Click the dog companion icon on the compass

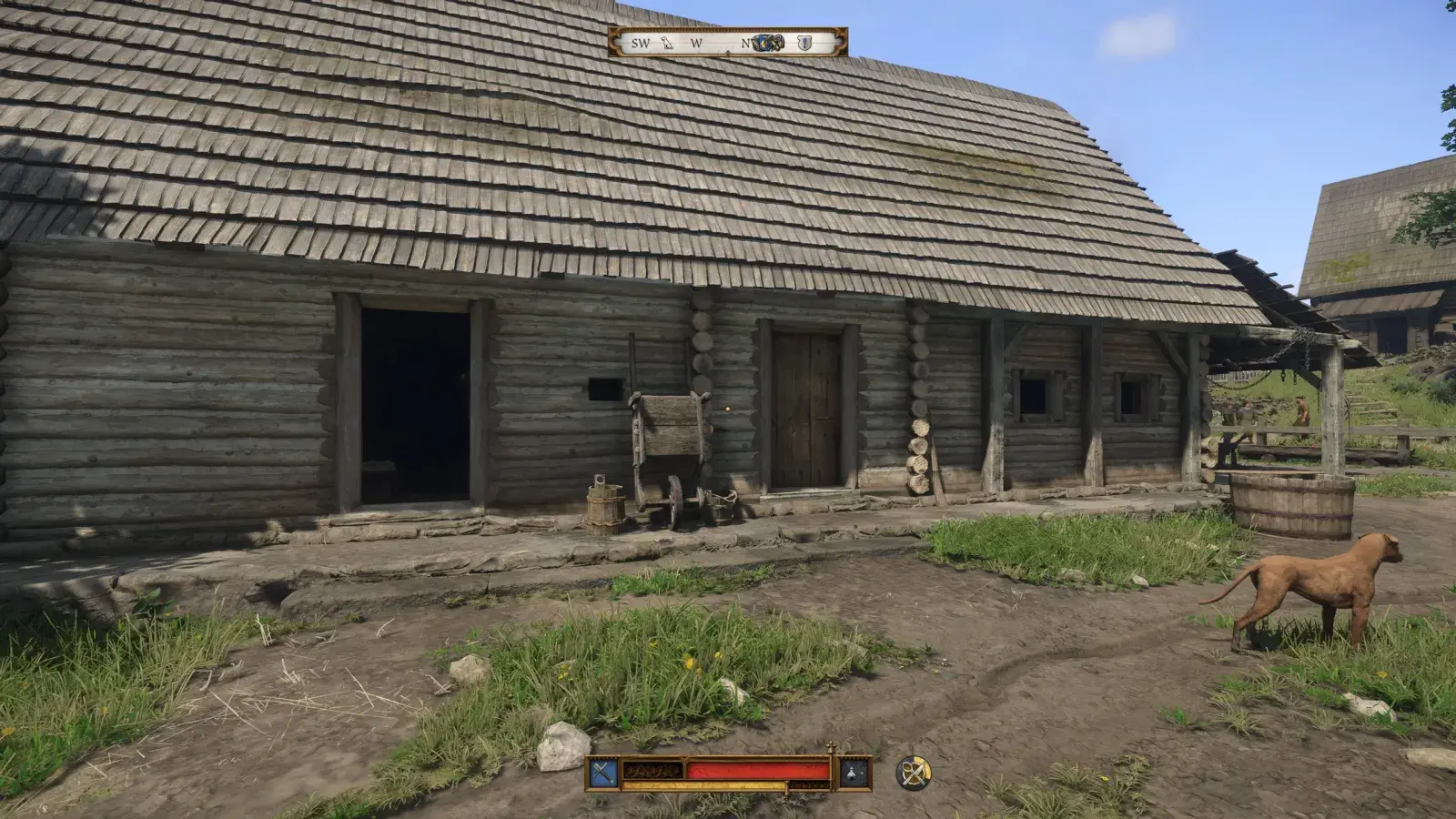coord(667,44)
